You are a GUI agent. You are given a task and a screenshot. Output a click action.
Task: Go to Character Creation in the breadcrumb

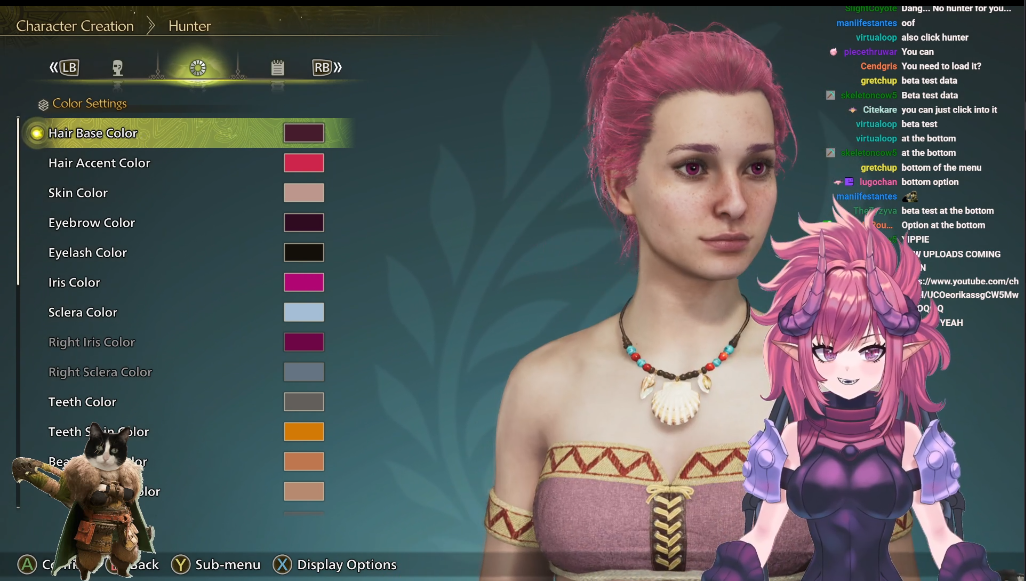click(75, 26)
